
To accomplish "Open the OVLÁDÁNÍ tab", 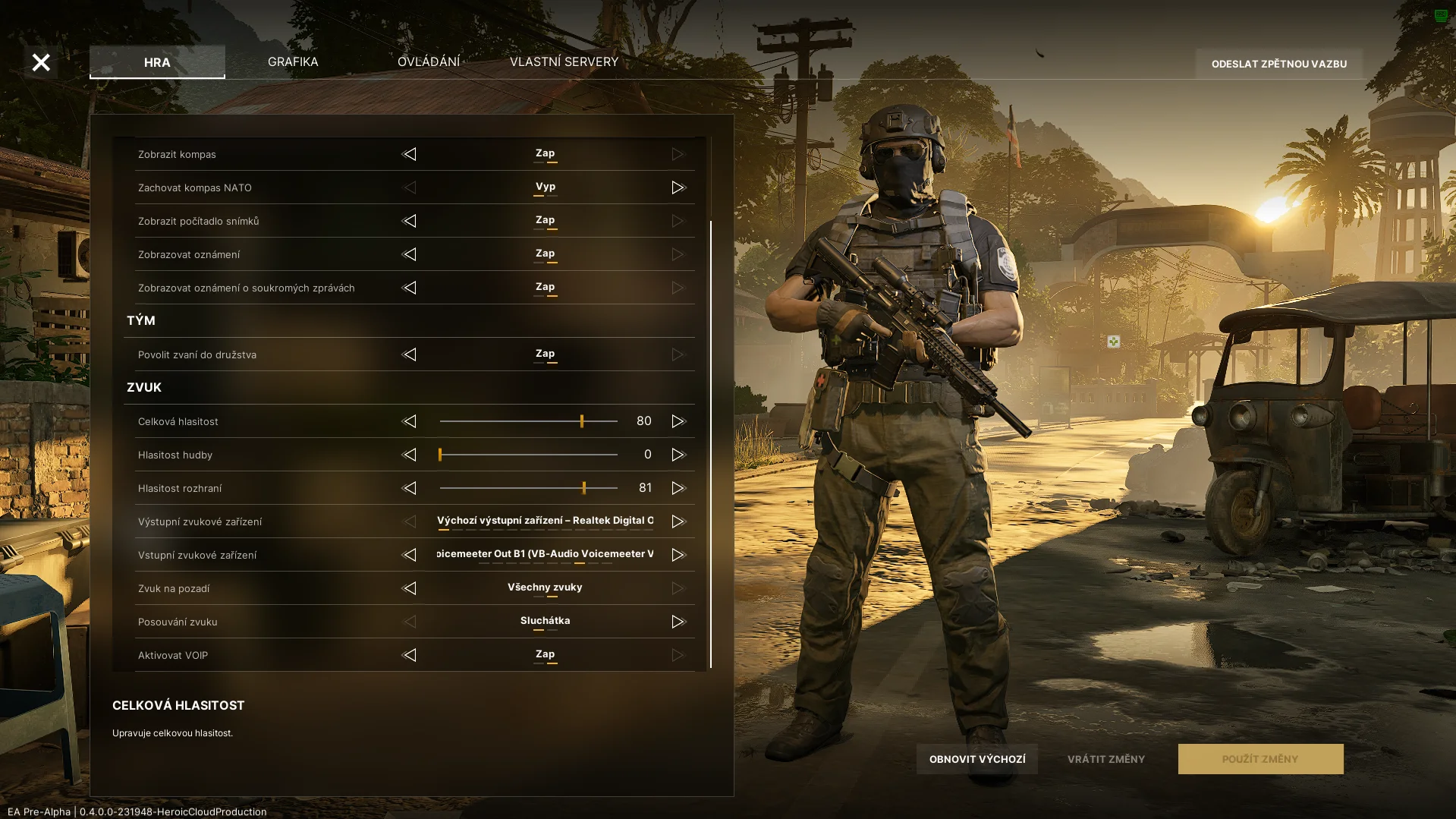I will tap(429, 61).
